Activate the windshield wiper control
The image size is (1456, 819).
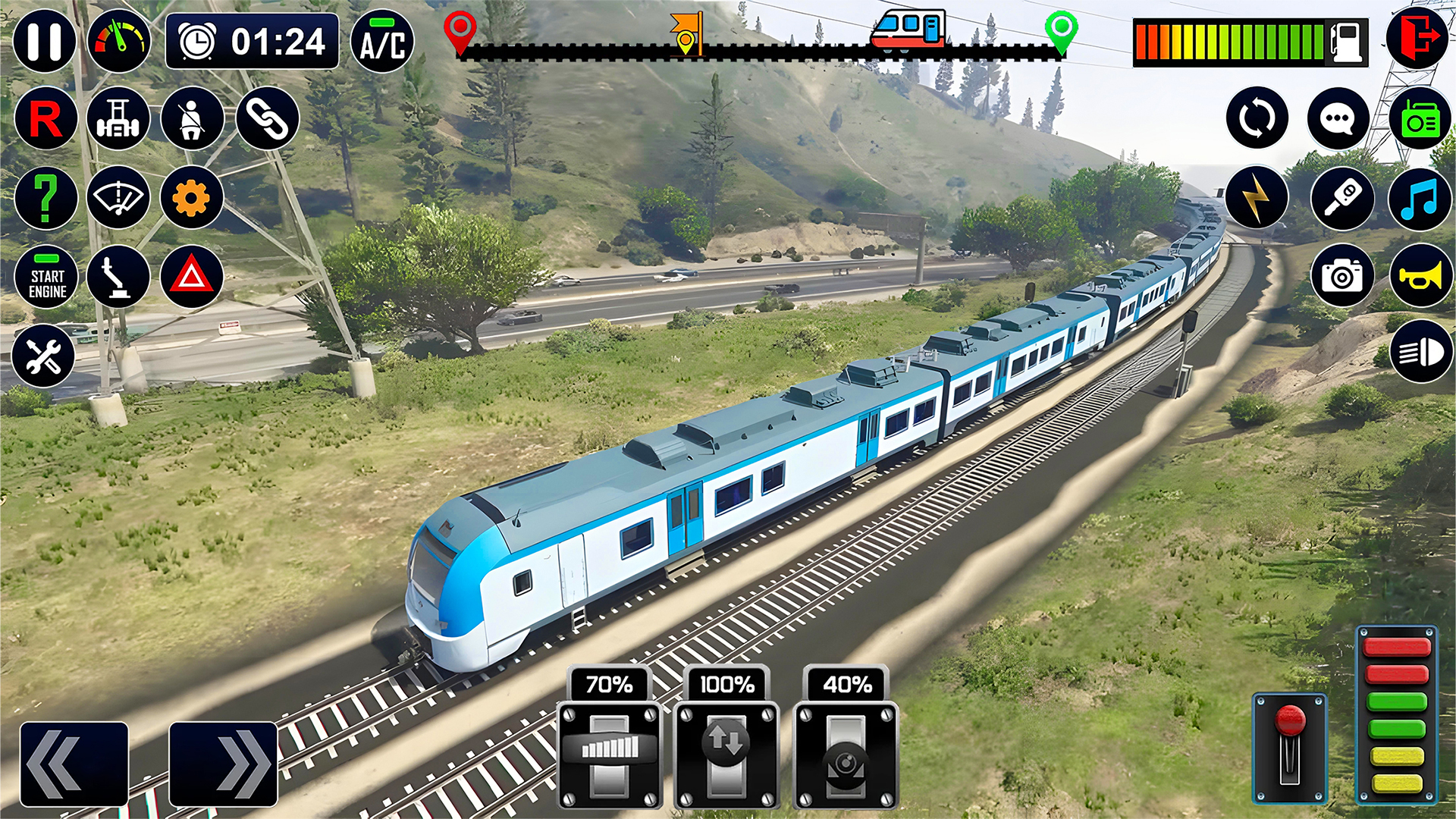pyautogui.click(x=118, y=197)
